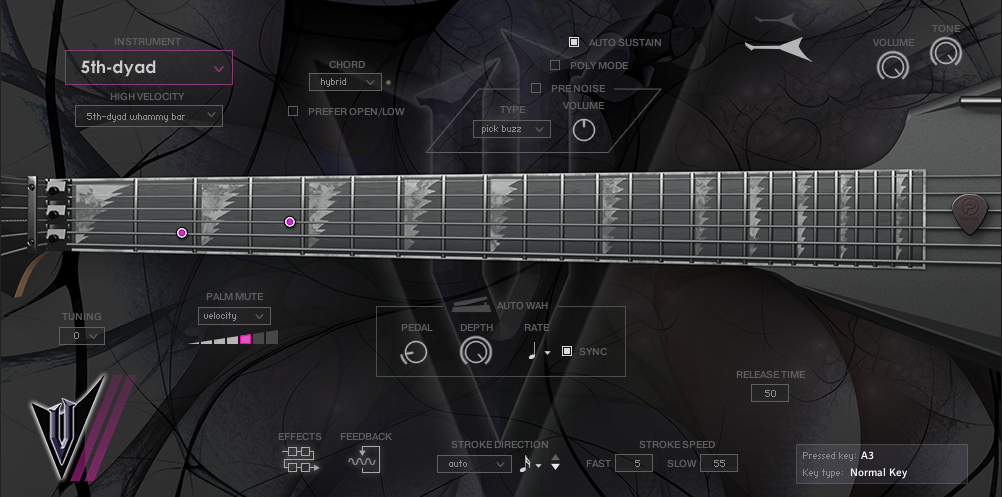Open the pick buzz type dropdown

tap(512, 129)
